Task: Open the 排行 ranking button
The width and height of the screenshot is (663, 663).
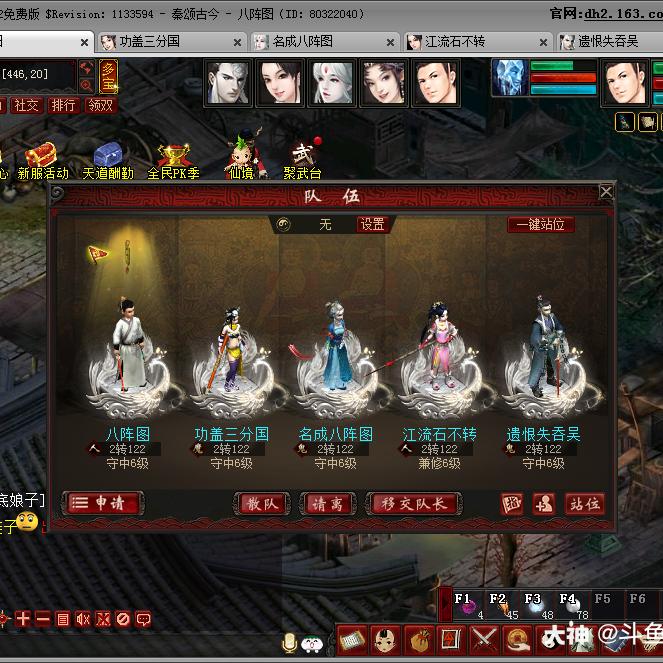Action: click(63, 105)
